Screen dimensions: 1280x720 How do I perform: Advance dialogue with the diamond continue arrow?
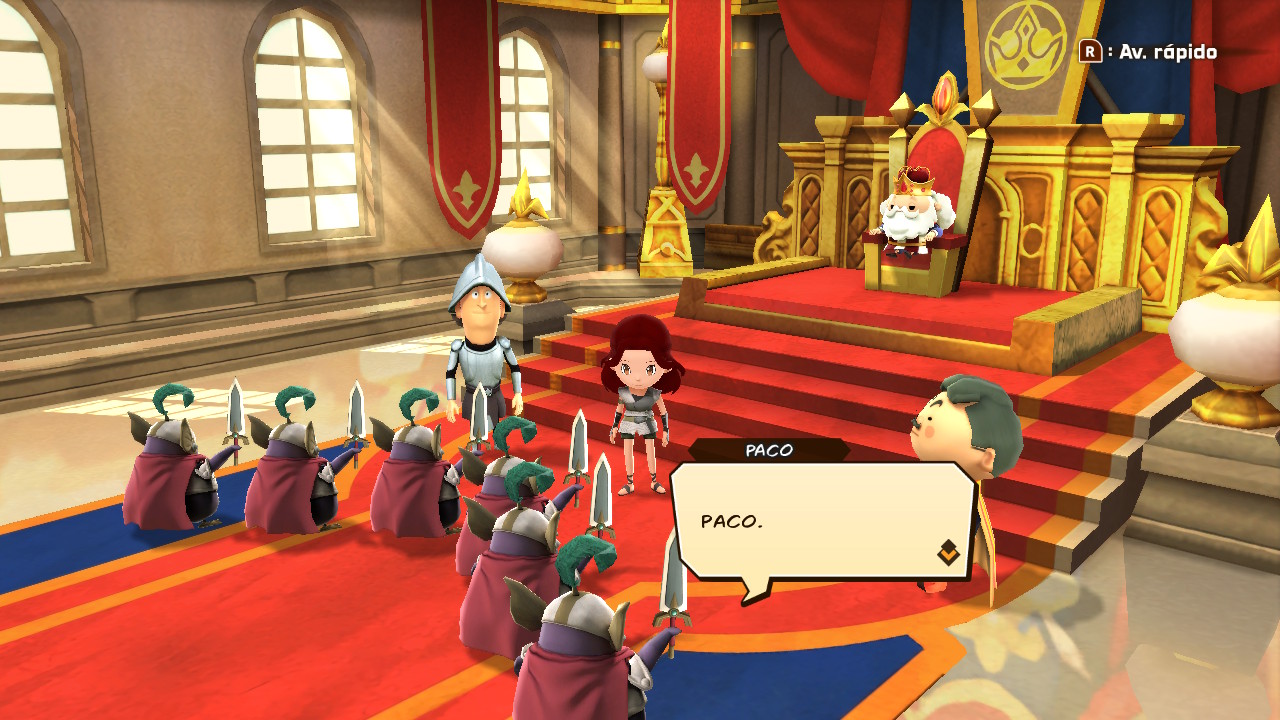947,552
